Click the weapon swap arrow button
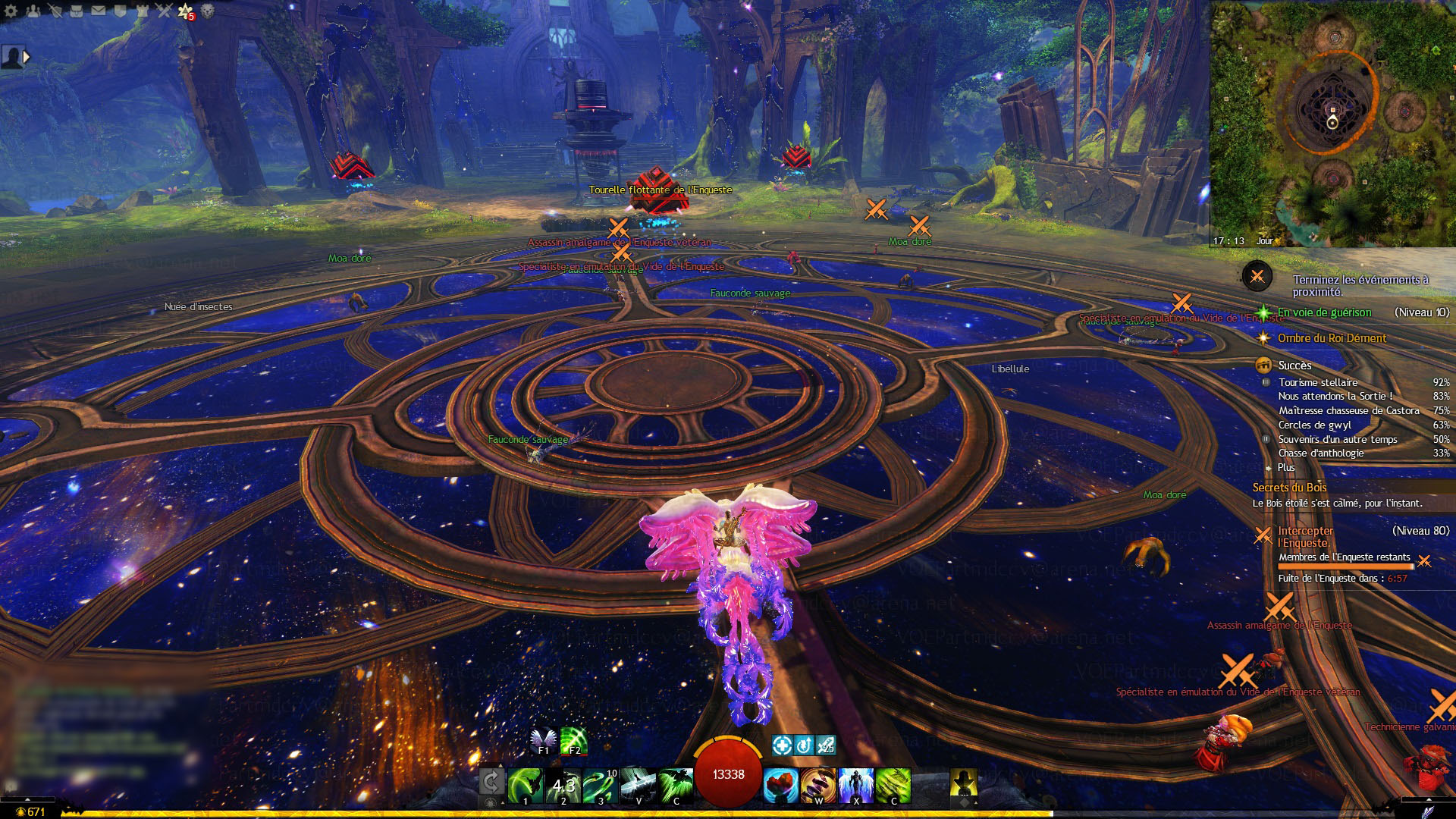Image resolution: width=1456 pixels, height=819 pixels. point(491,782)
